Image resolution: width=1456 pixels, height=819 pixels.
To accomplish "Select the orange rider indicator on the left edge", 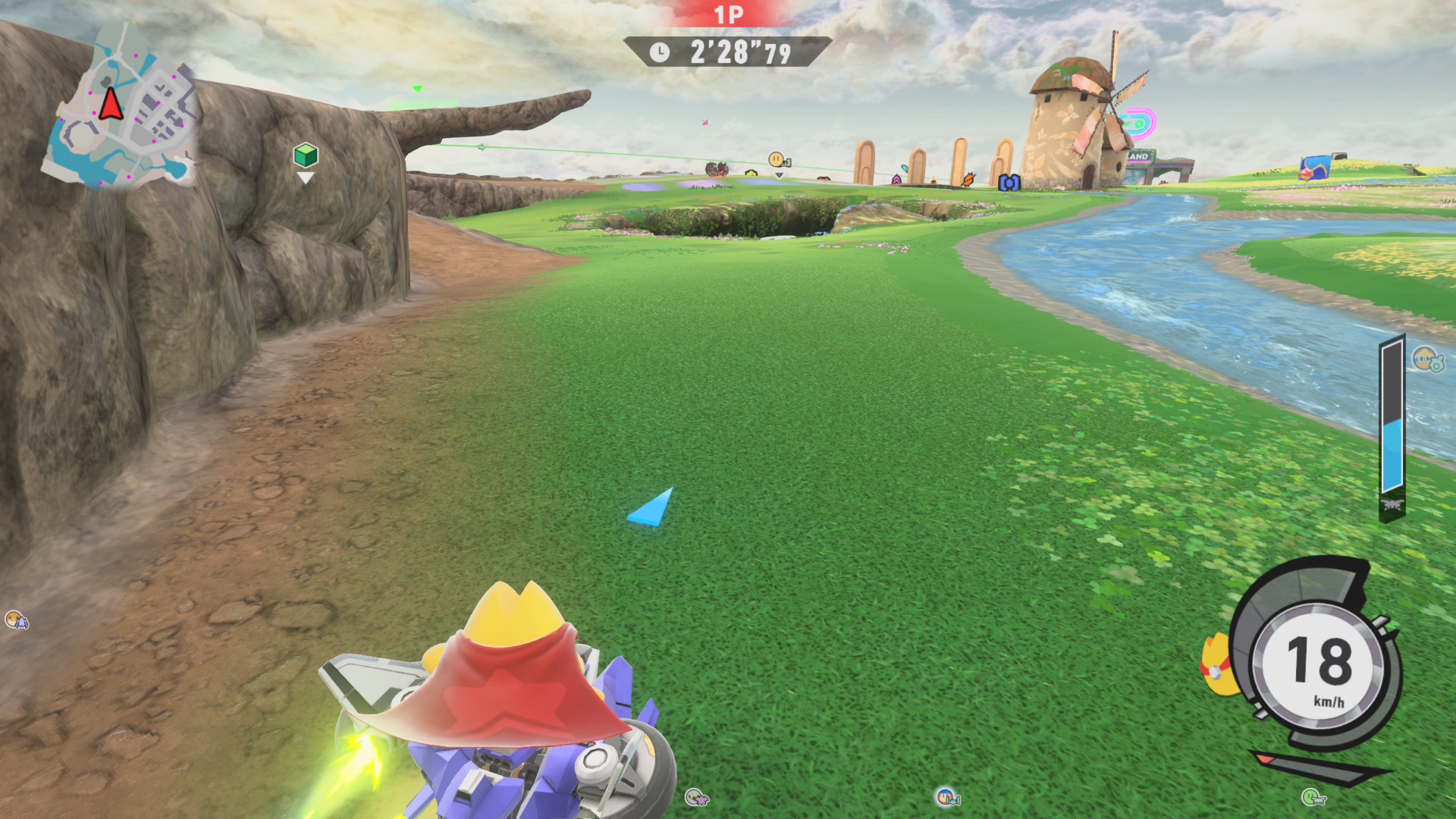I will [x=16, y=620].
